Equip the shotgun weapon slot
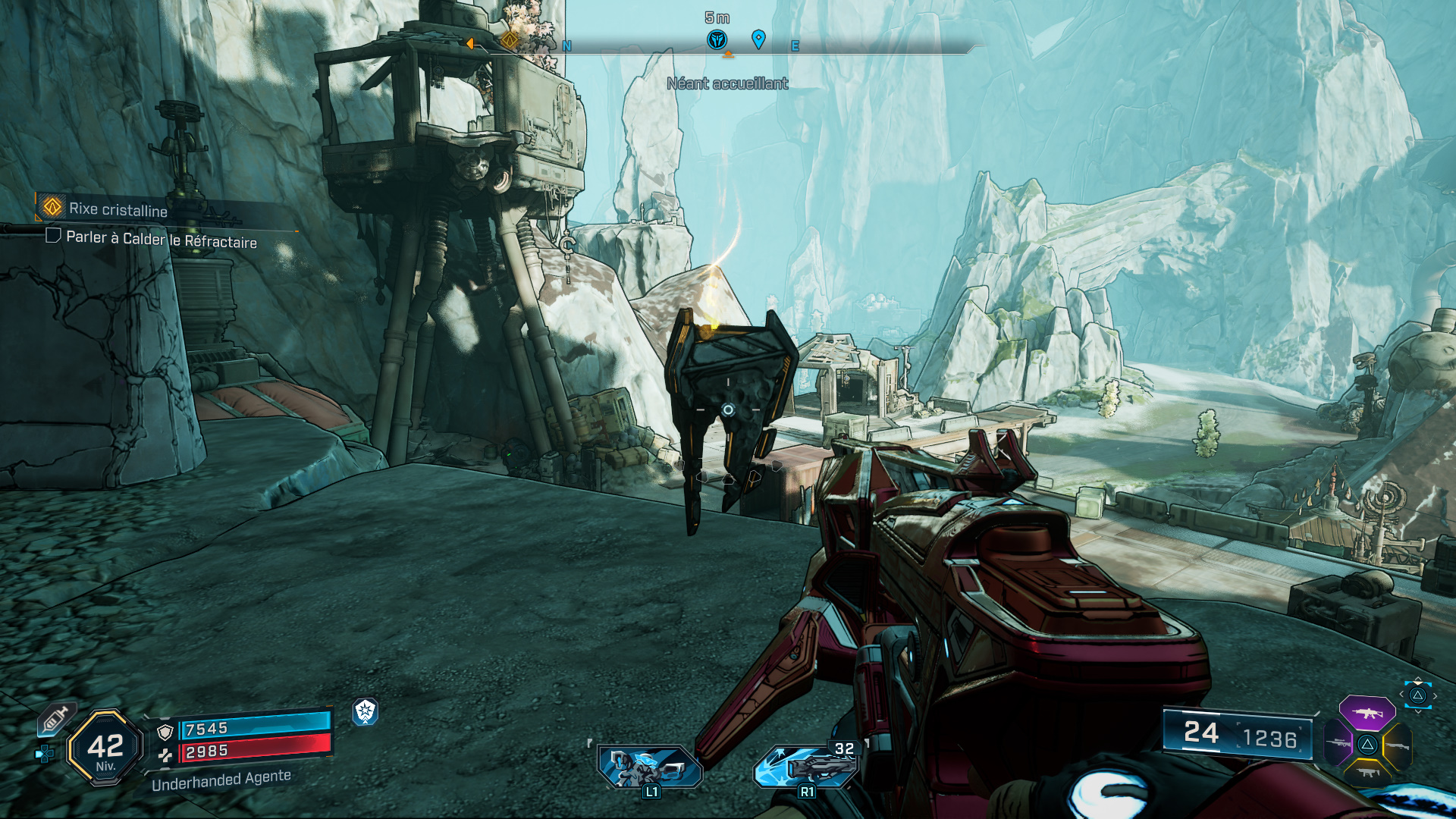The height and width of the screenshot is (819, 1456). 1397,745
